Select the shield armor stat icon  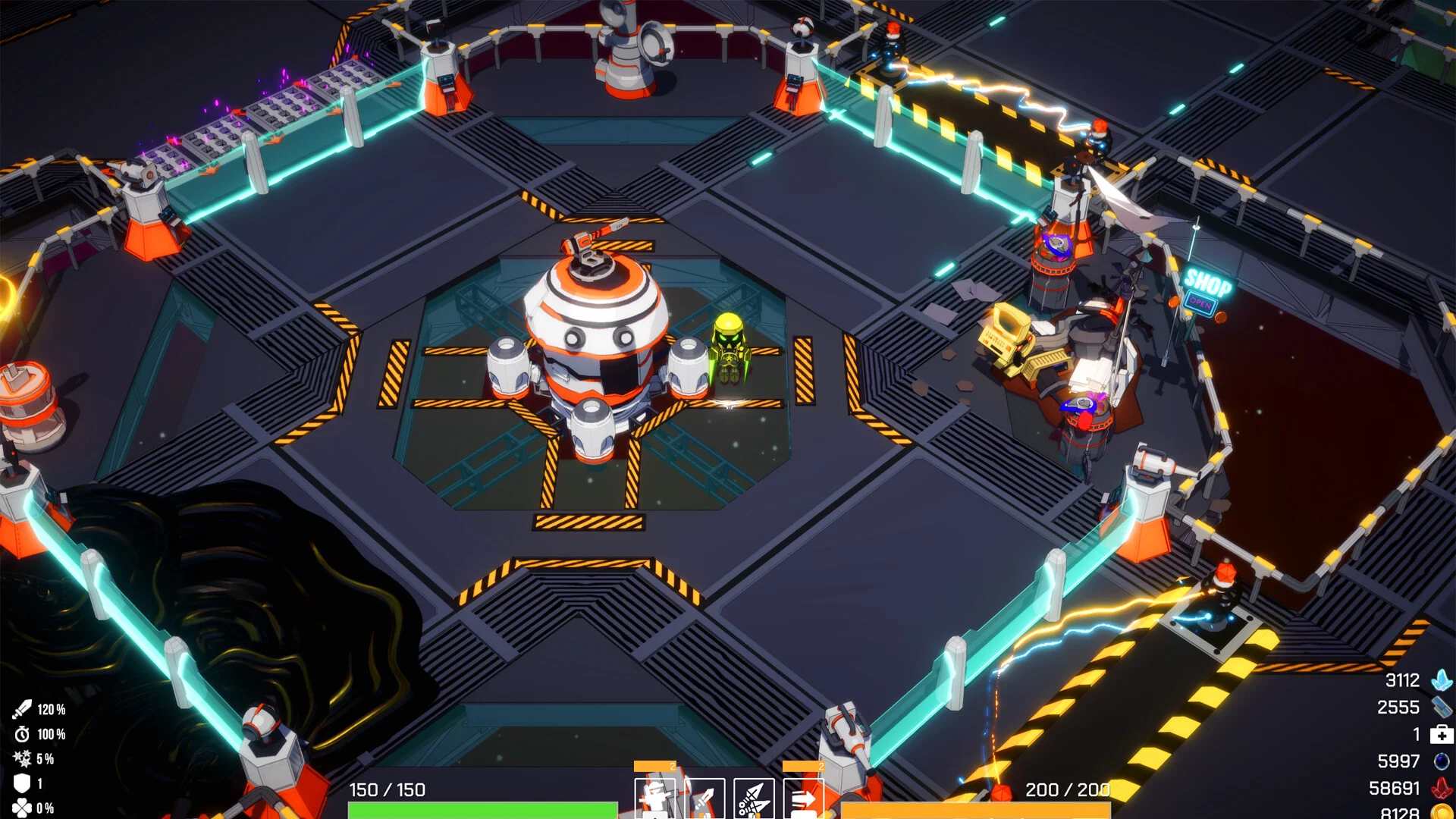pos(22,783)
